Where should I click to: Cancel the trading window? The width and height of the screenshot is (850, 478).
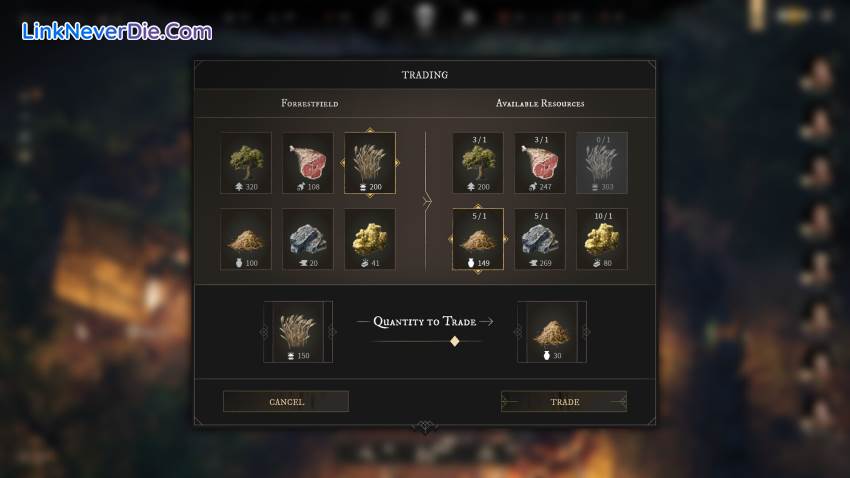pos(286,401)
